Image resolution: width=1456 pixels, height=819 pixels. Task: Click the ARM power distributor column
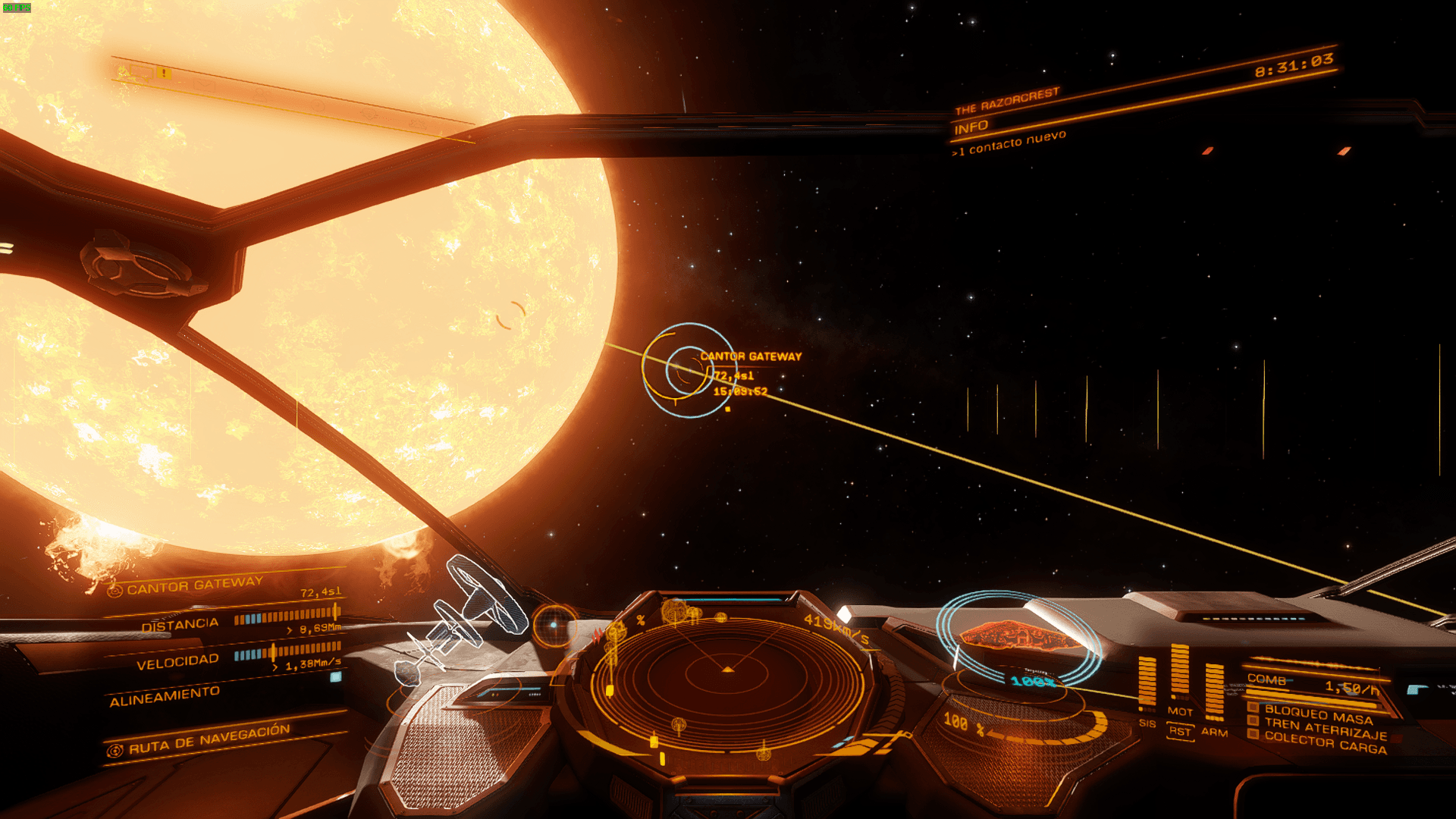pos(1214,692)
